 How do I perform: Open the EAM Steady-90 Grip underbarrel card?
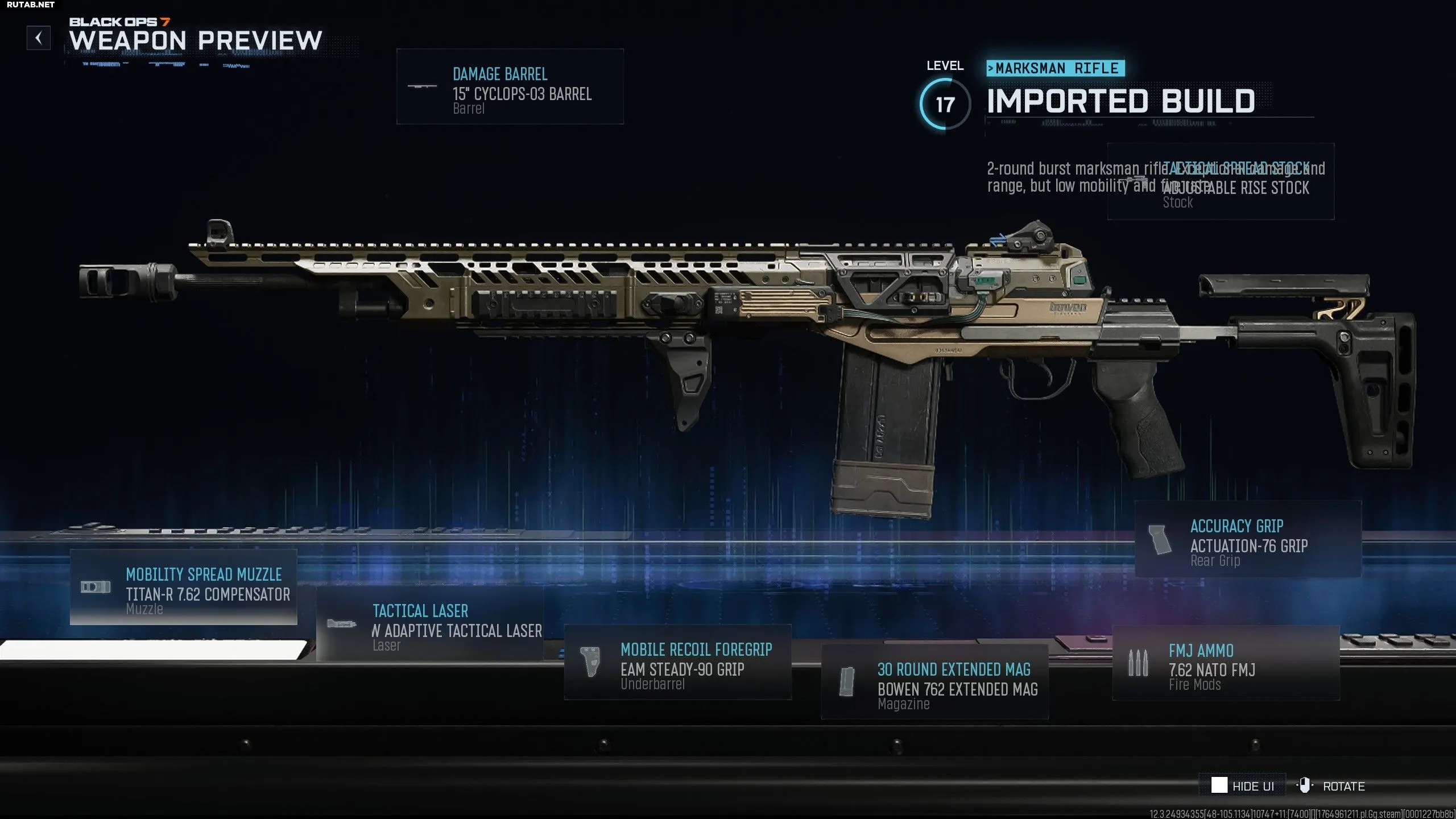click(x=677, y=663)
